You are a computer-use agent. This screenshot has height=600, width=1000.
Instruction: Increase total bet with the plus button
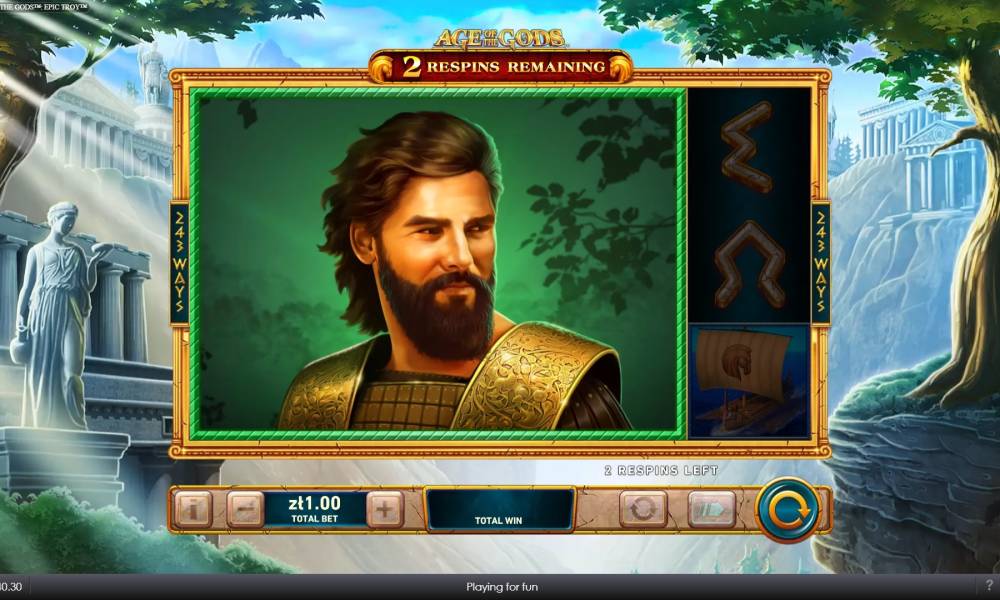click(x=385, y=510)
